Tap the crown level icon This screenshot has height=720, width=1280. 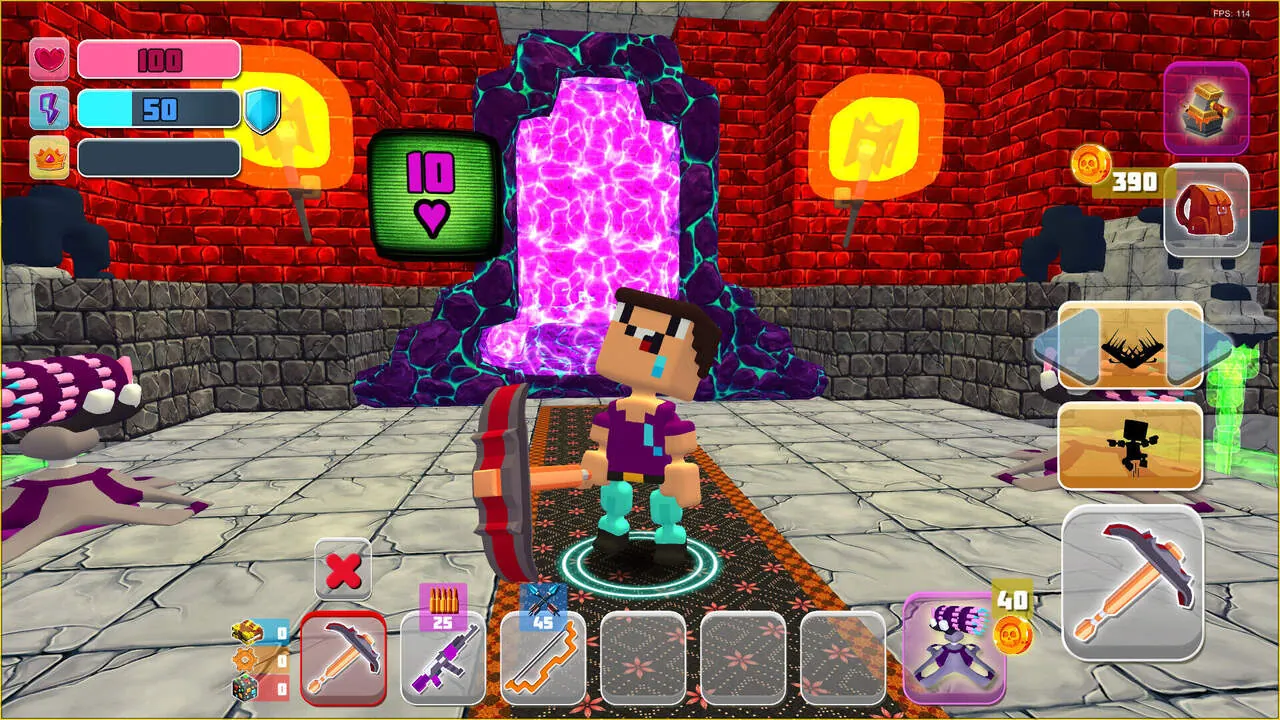(49, 157)
